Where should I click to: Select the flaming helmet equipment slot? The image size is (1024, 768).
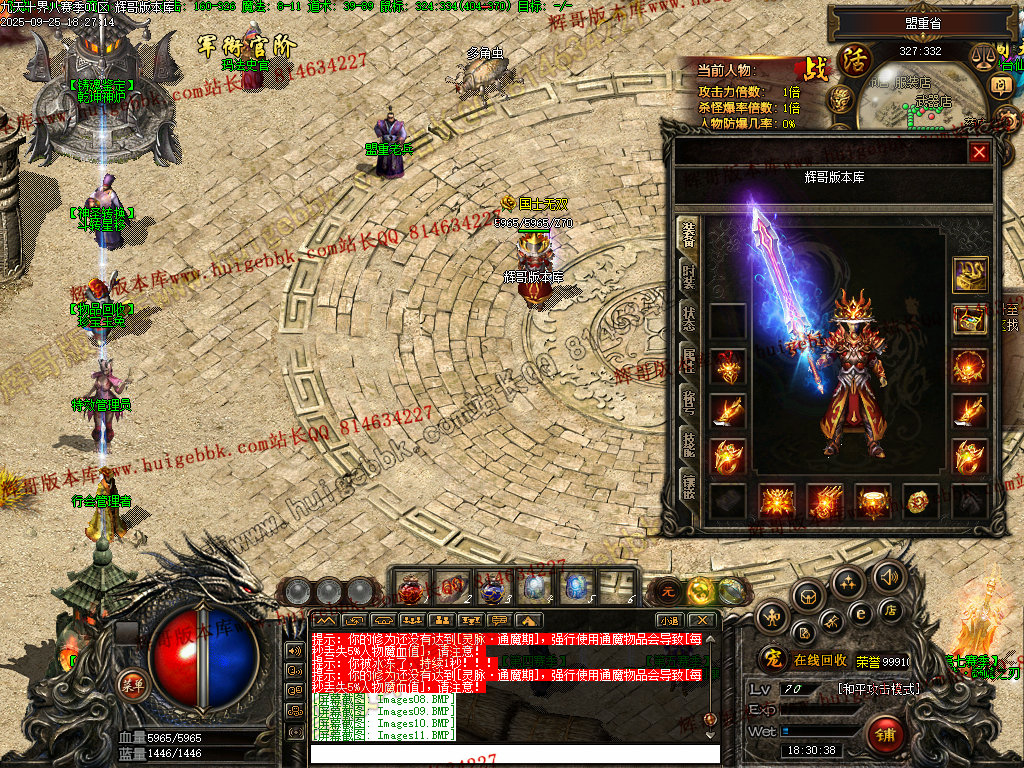[727, 367]
